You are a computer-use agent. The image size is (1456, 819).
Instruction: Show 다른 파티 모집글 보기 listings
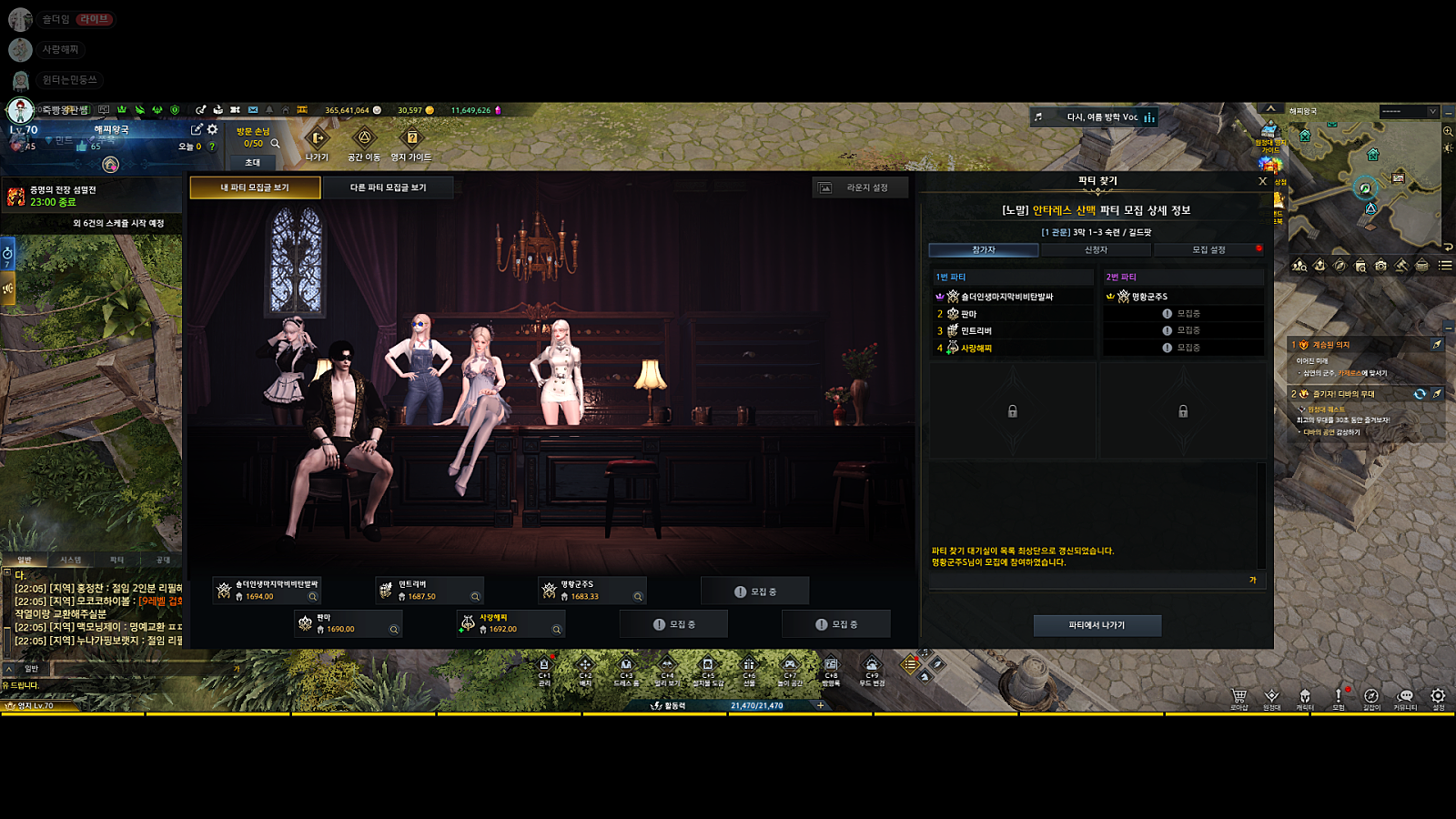388,187
